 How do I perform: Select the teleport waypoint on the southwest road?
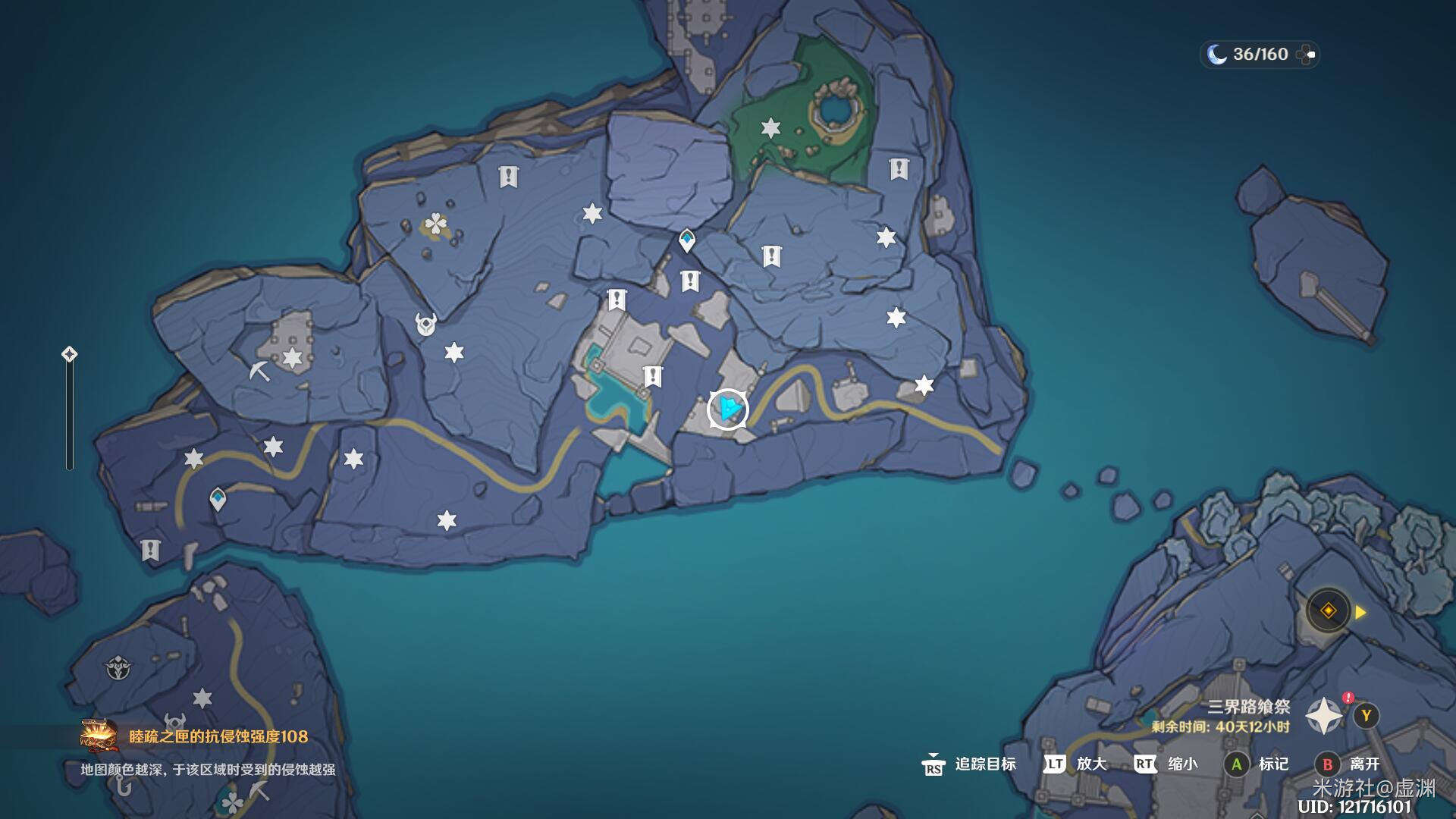[218, 500]
